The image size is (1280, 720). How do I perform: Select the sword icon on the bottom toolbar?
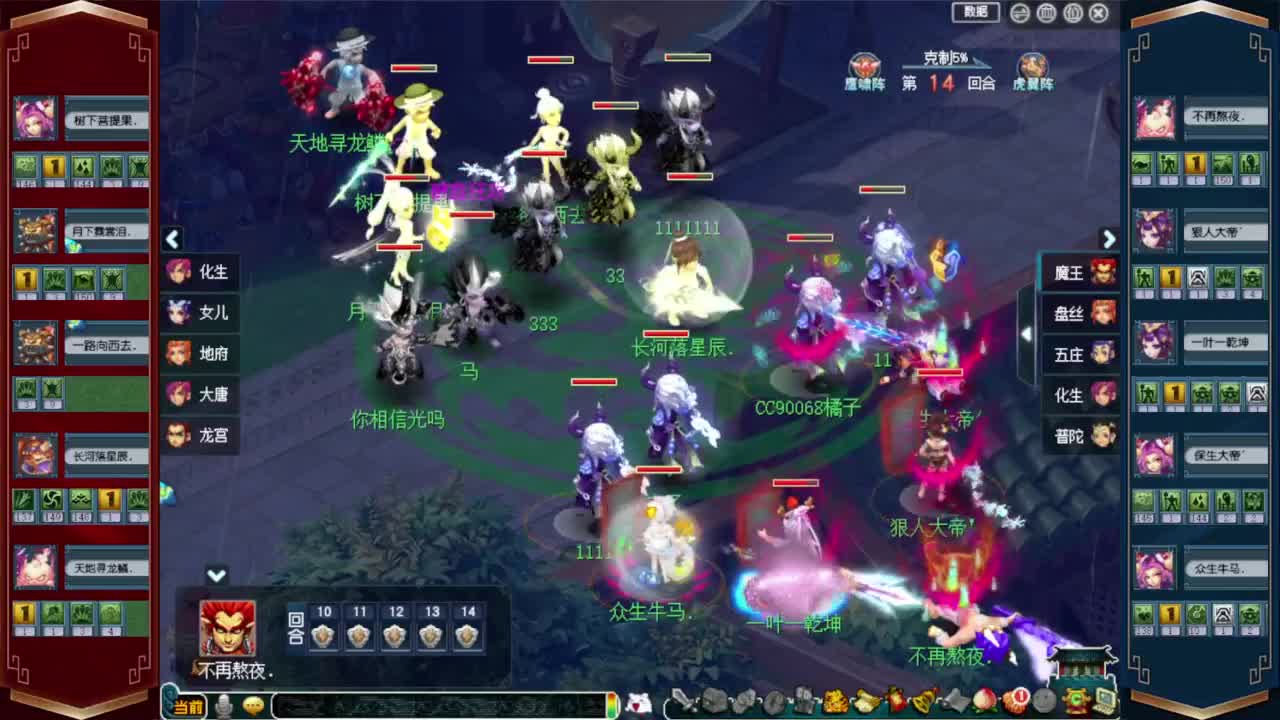pos(684,705)
